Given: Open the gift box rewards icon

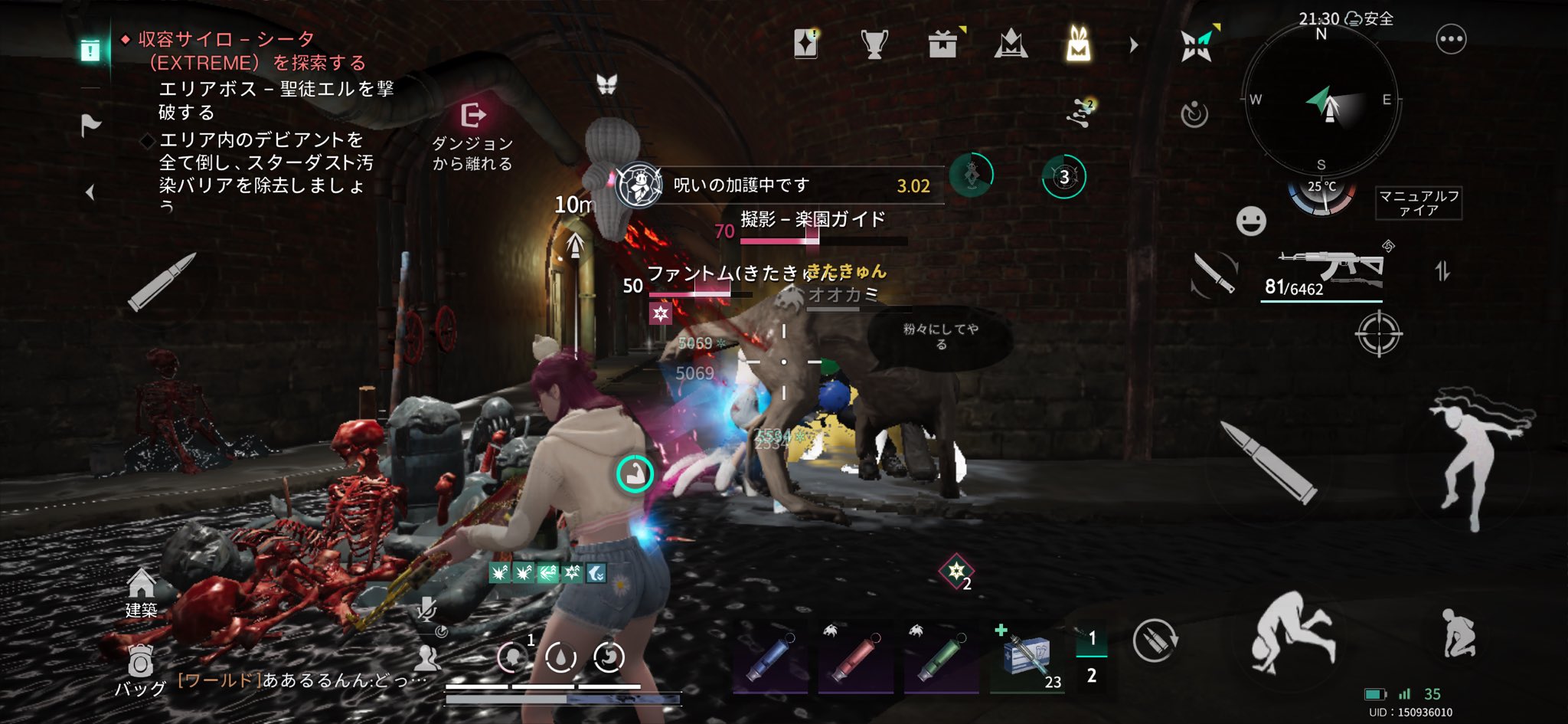Looking at the screenshot, I should coord(942,44).
